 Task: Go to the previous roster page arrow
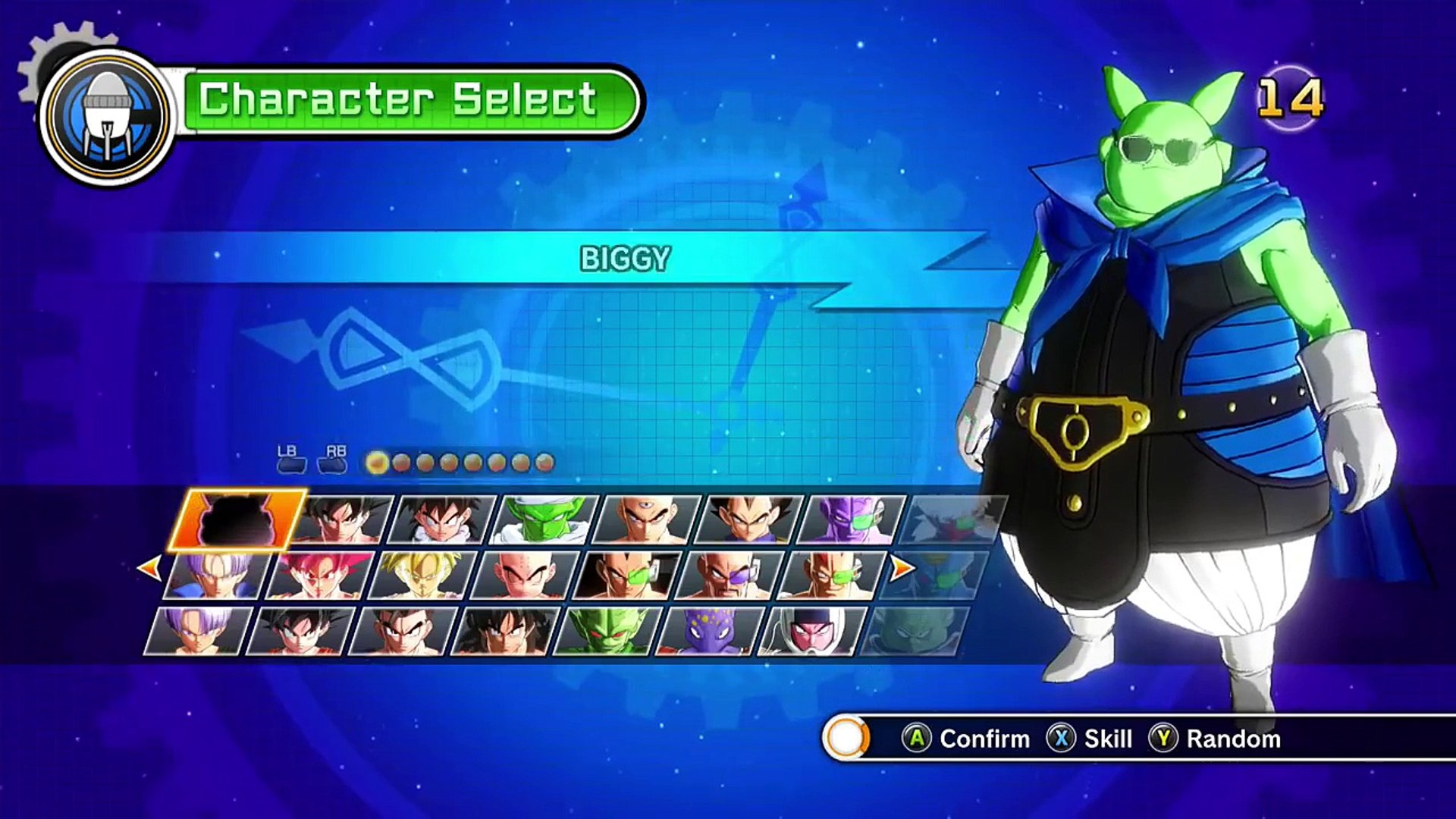tap(149, 567)
